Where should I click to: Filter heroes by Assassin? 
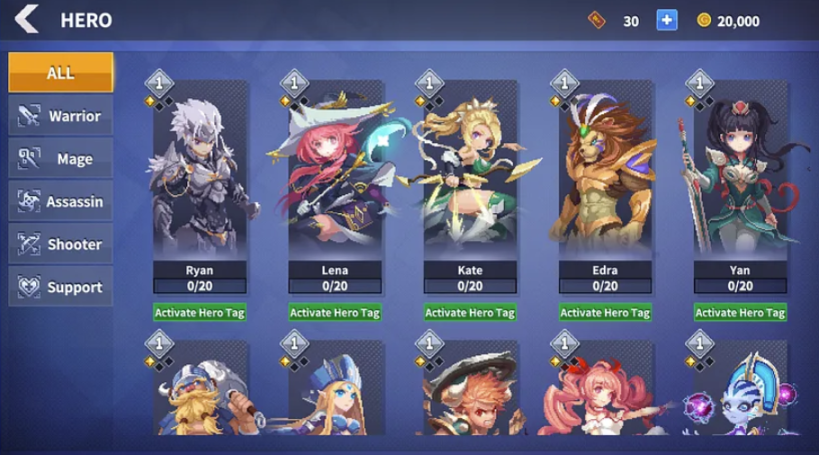click(x=60, y=202)
